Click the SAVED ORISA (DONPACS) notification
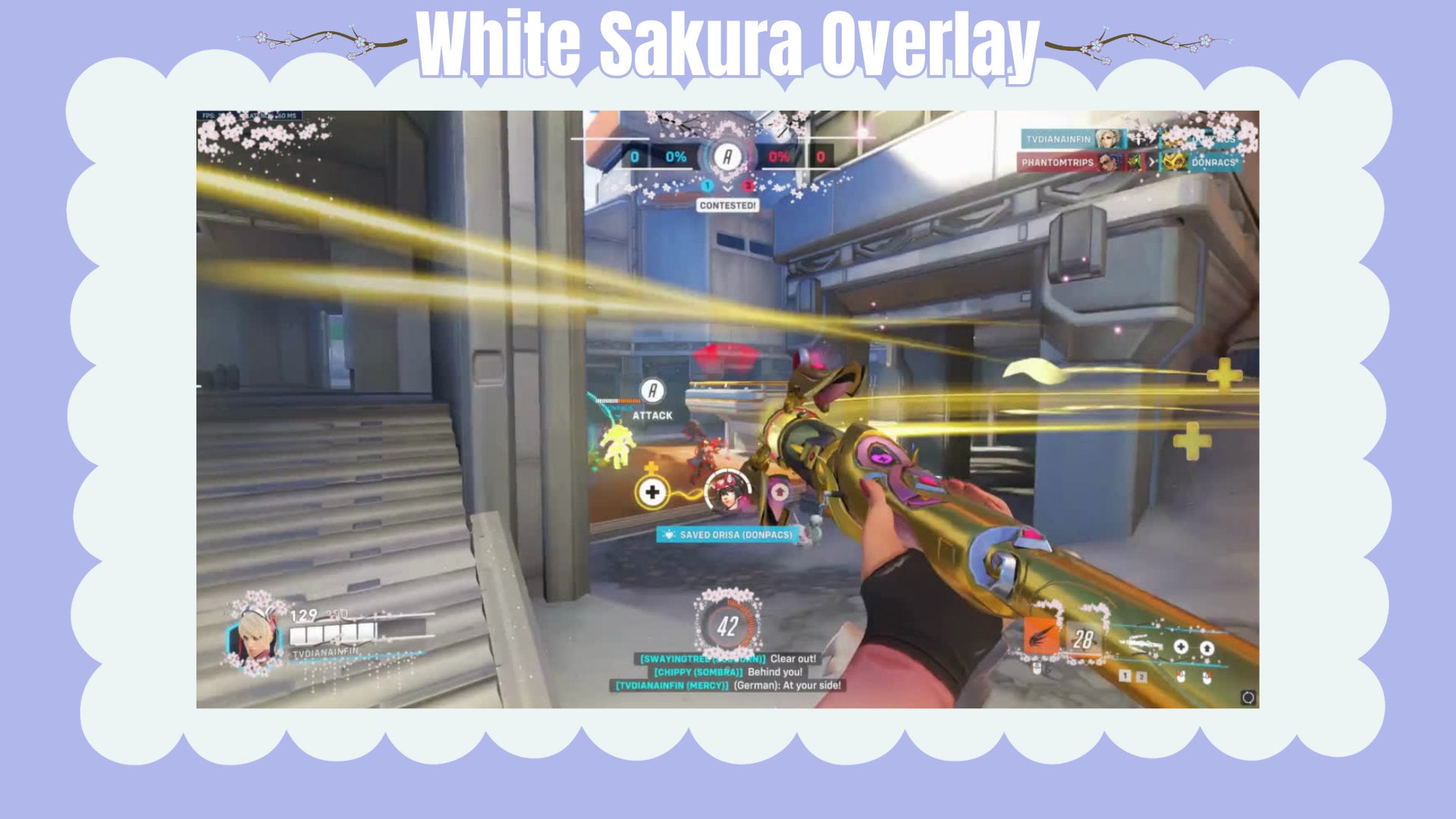The width and height of the screenshot is (1456, 819). coord(726,535)
